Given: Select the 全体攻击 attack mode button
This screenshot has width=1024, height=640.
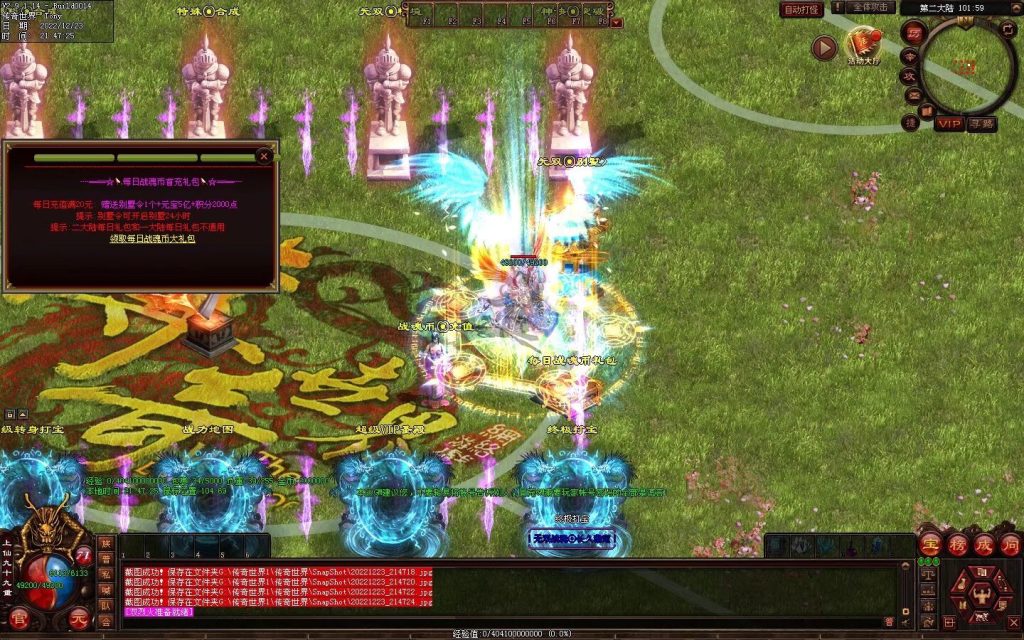Looking at the screenshot, I should (x=872, y=7).
